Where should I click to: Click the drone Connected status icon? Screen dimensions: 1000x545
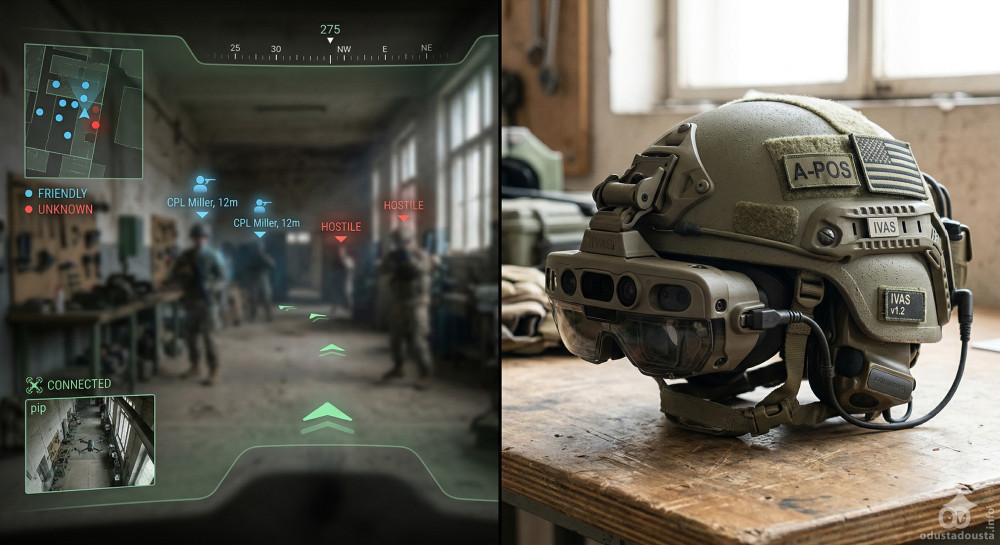click(x=35, y=384)
